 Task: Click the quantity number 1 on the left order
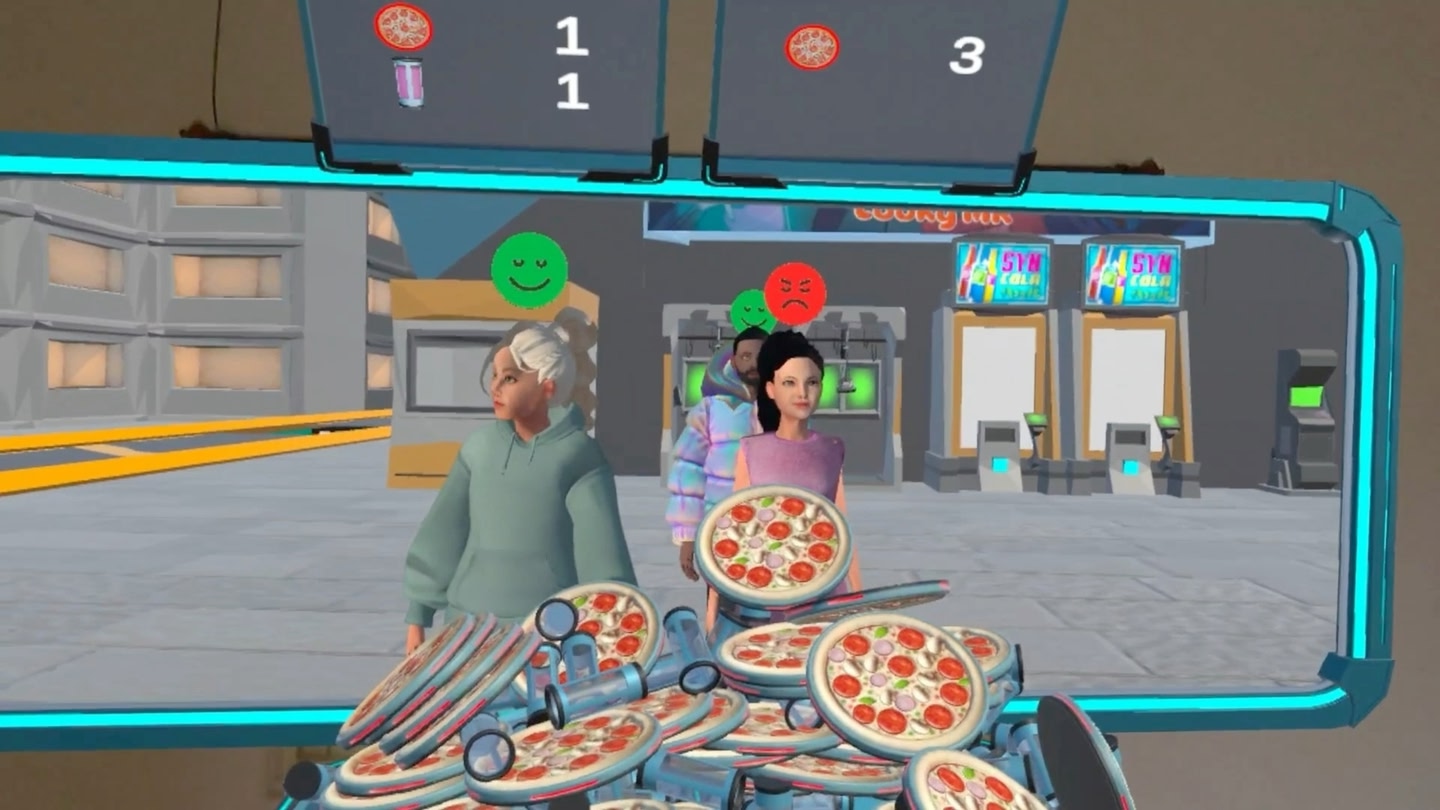[570, 35]
